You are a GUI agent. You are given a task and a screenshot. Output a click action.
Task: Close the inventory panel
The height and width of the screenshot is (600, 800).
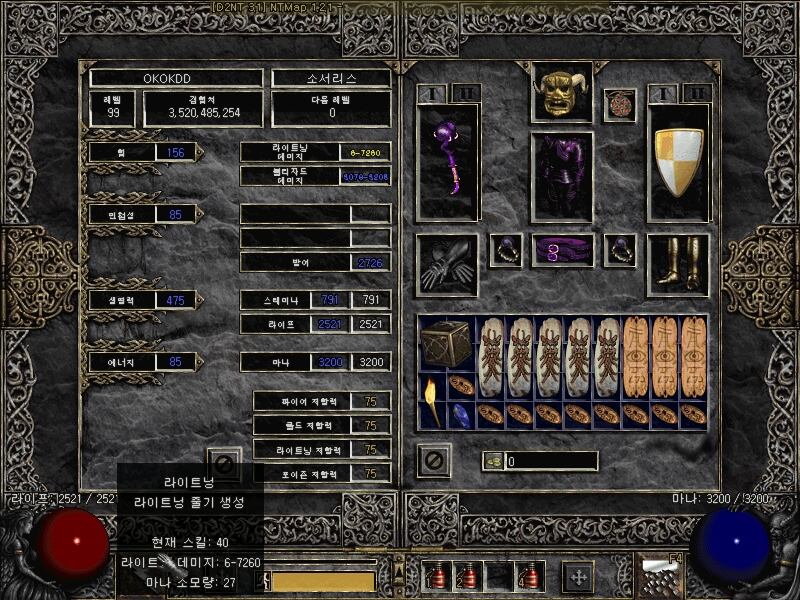(434, 461)
